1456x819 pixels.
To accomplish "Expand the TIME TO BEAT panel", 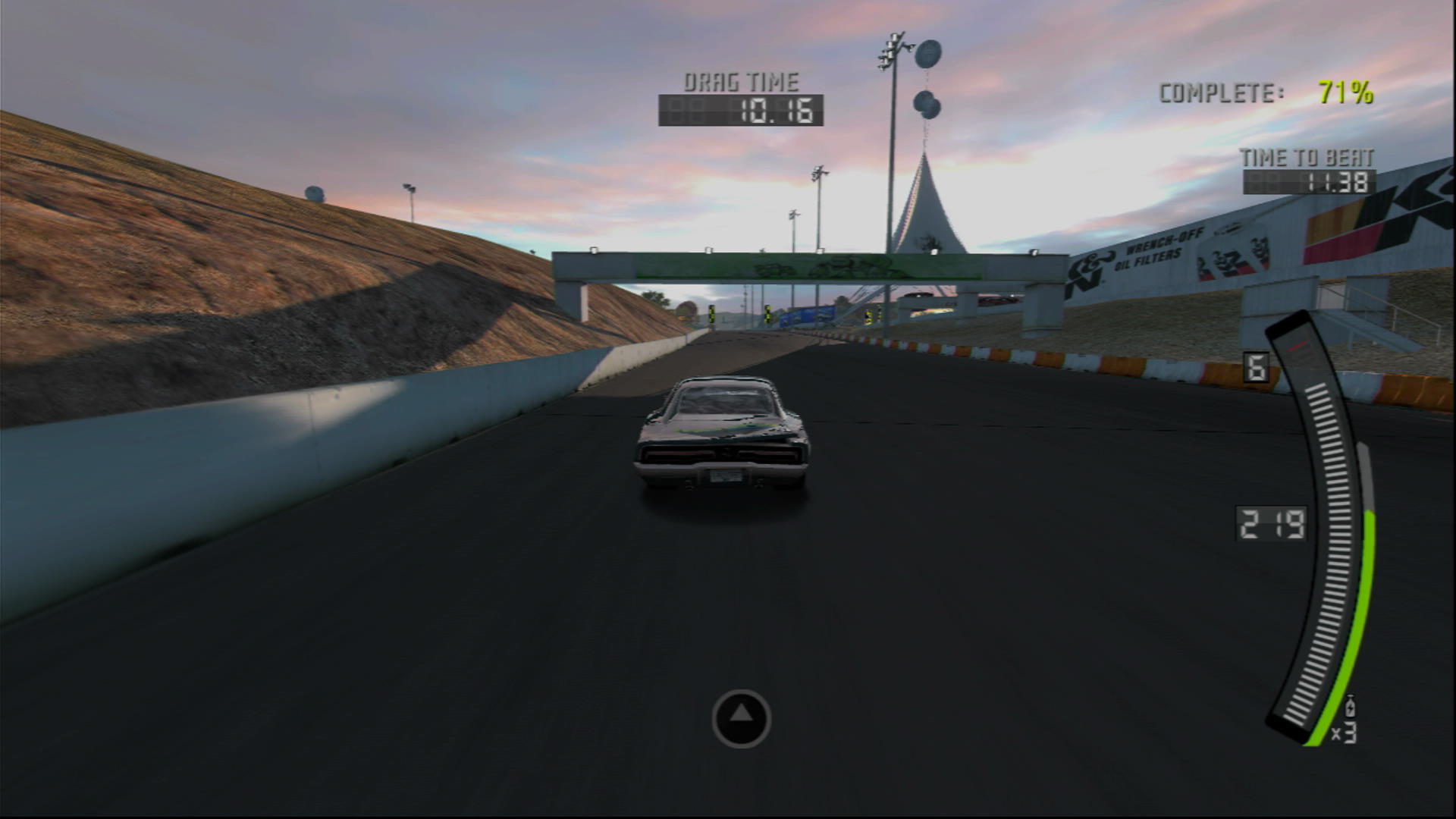I will (1307, 171).
